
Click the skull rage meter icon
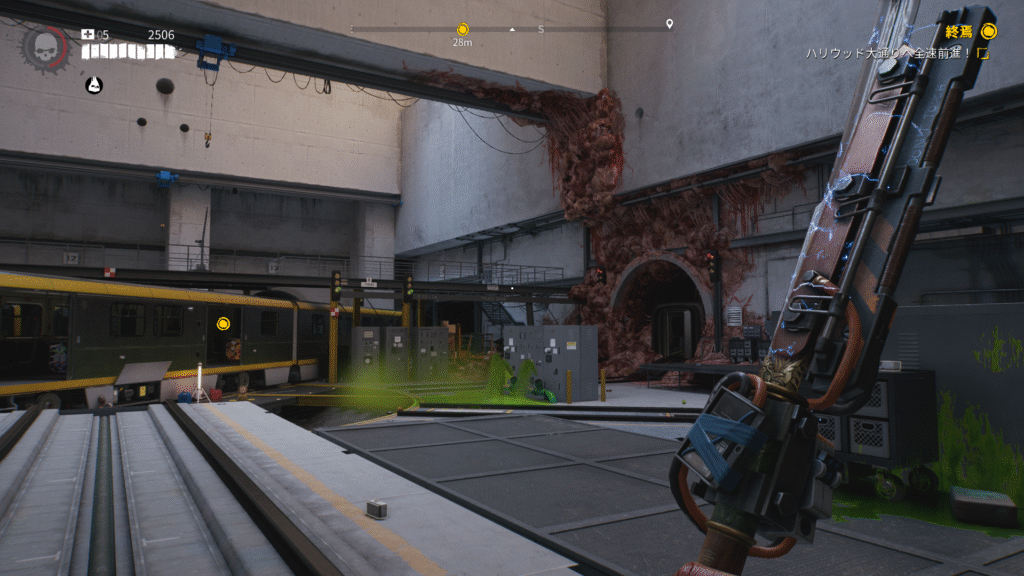(45, 46)
